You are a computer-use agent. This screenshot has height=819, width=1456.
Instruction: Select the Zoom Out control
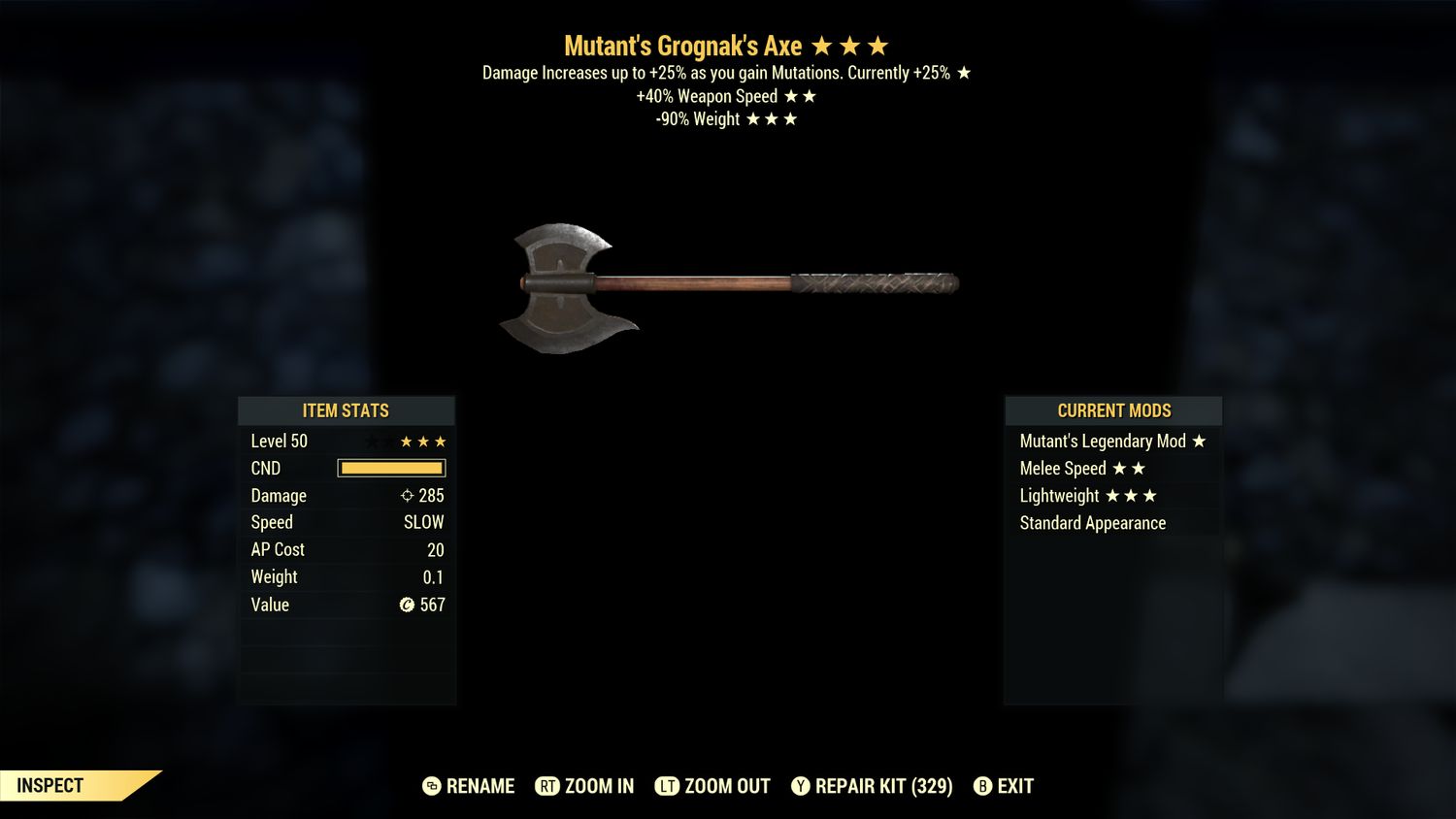coord(712,786)
